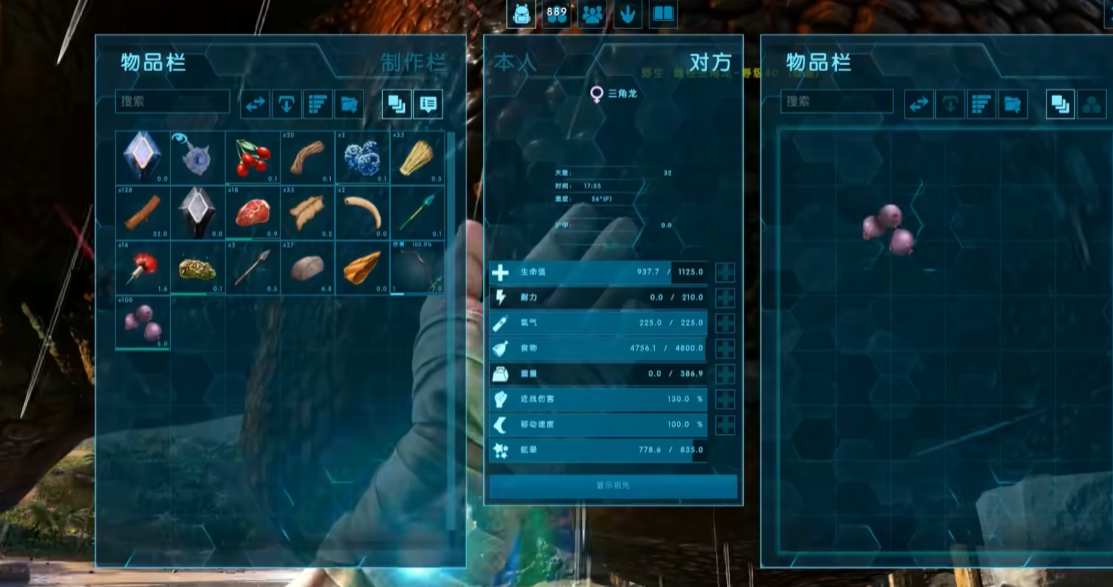Open the backpack inventory icon at top
Screen dimensions: 1113x587
click(521, 14)
